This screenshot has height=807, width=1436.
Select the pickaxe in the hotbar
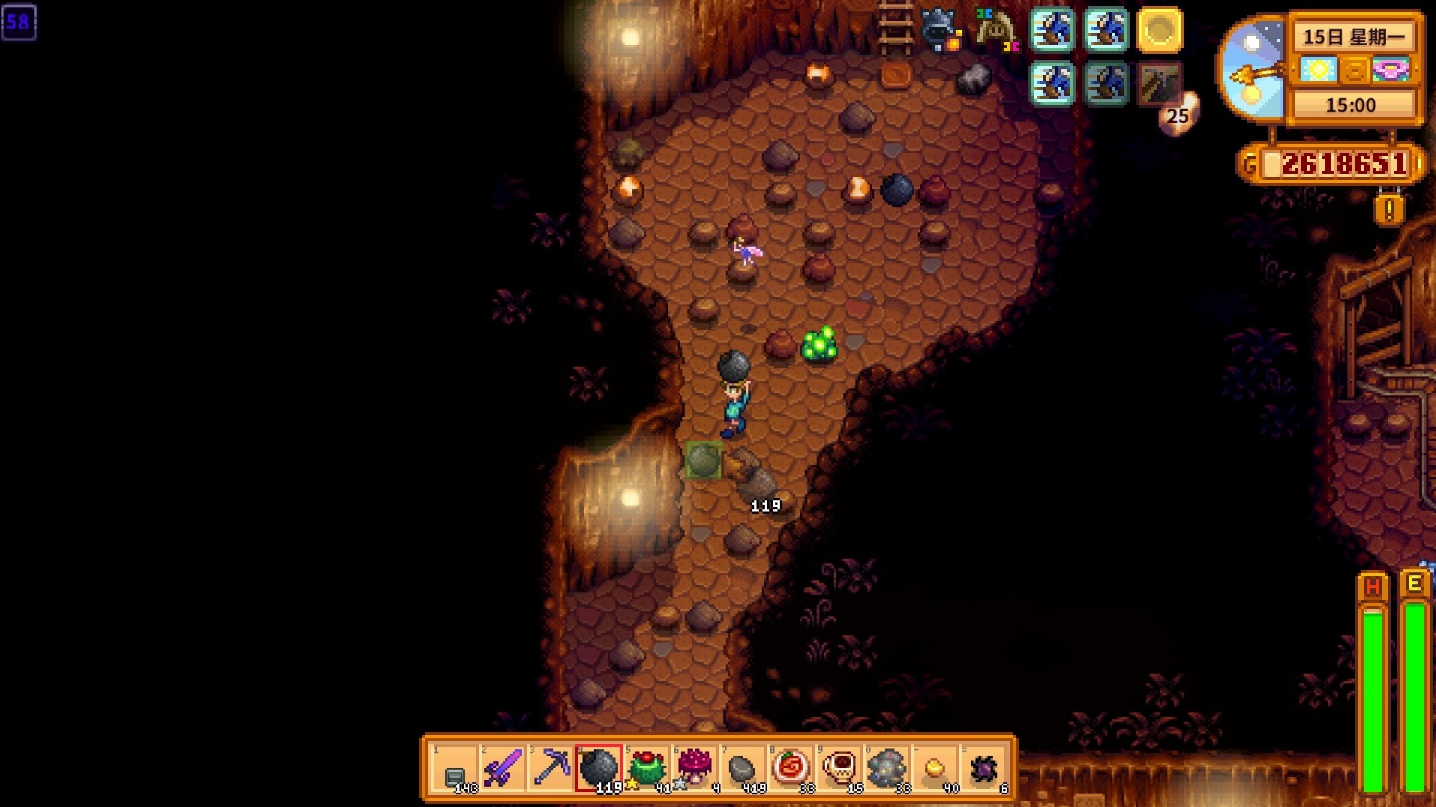[551, 768]
